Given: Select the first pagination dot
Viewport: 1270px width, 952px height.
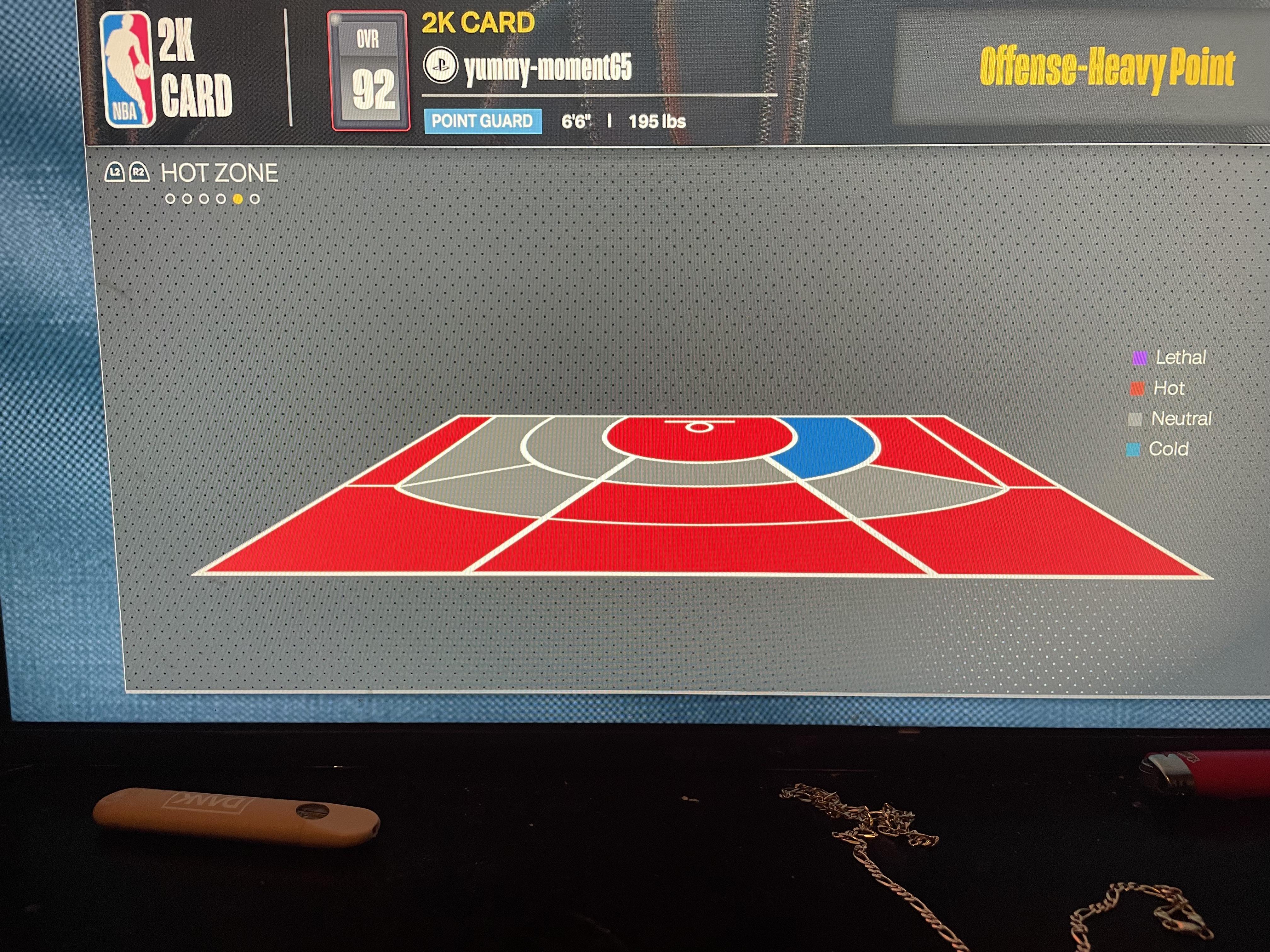Looking at the screenshot, I should 170,199.
